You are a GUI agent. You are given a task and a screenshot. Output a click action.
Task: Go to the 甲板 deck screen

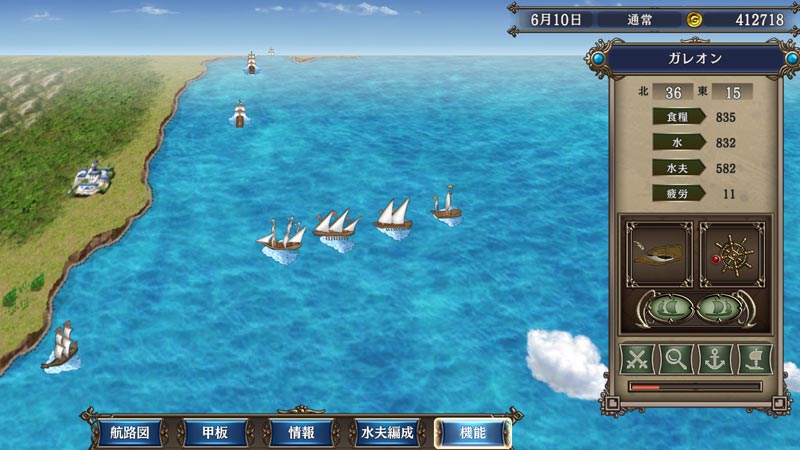click(x=215, y=433)
